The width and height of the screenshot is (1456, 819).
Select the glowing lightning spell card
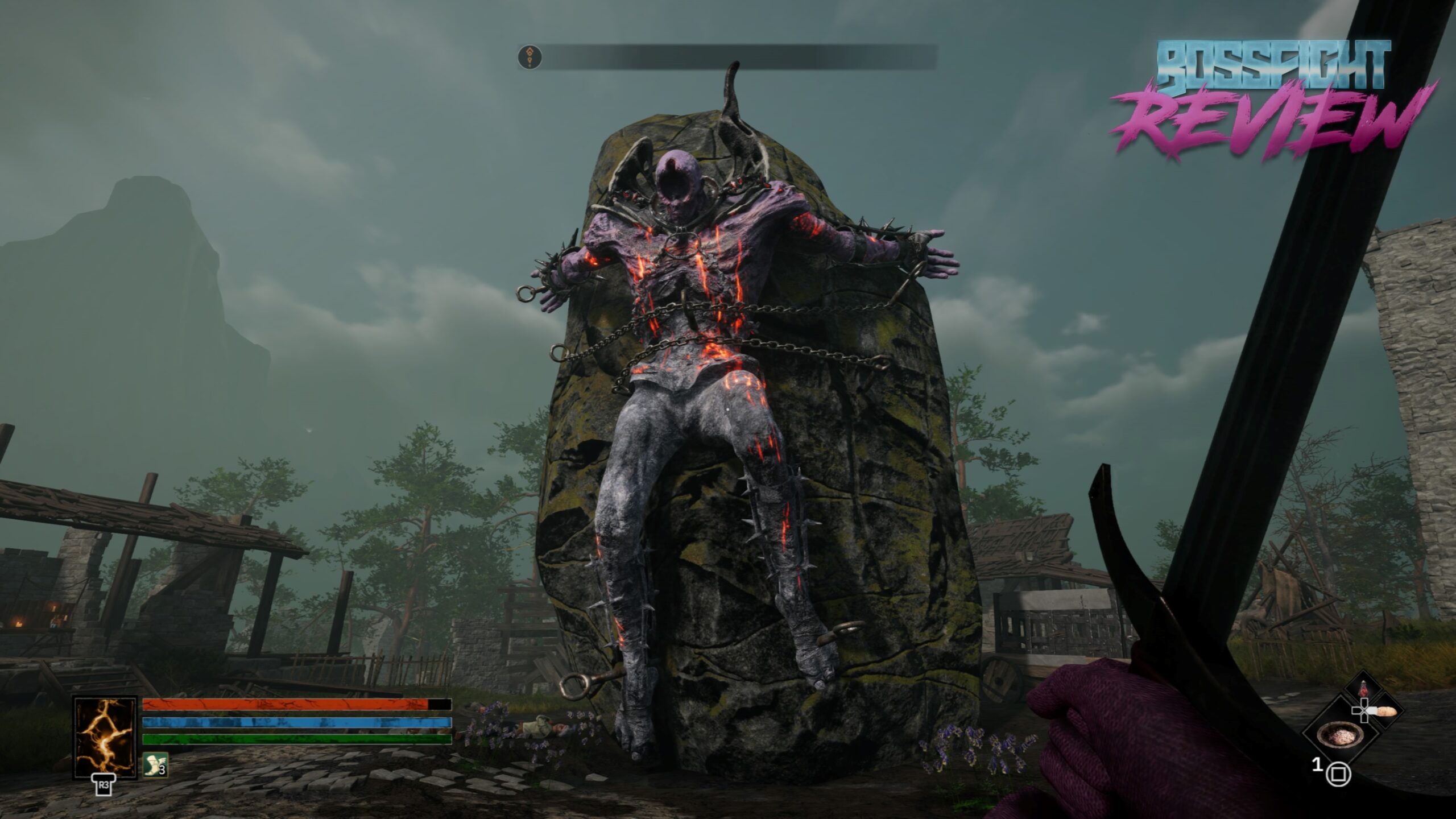(x=105, y=737)
